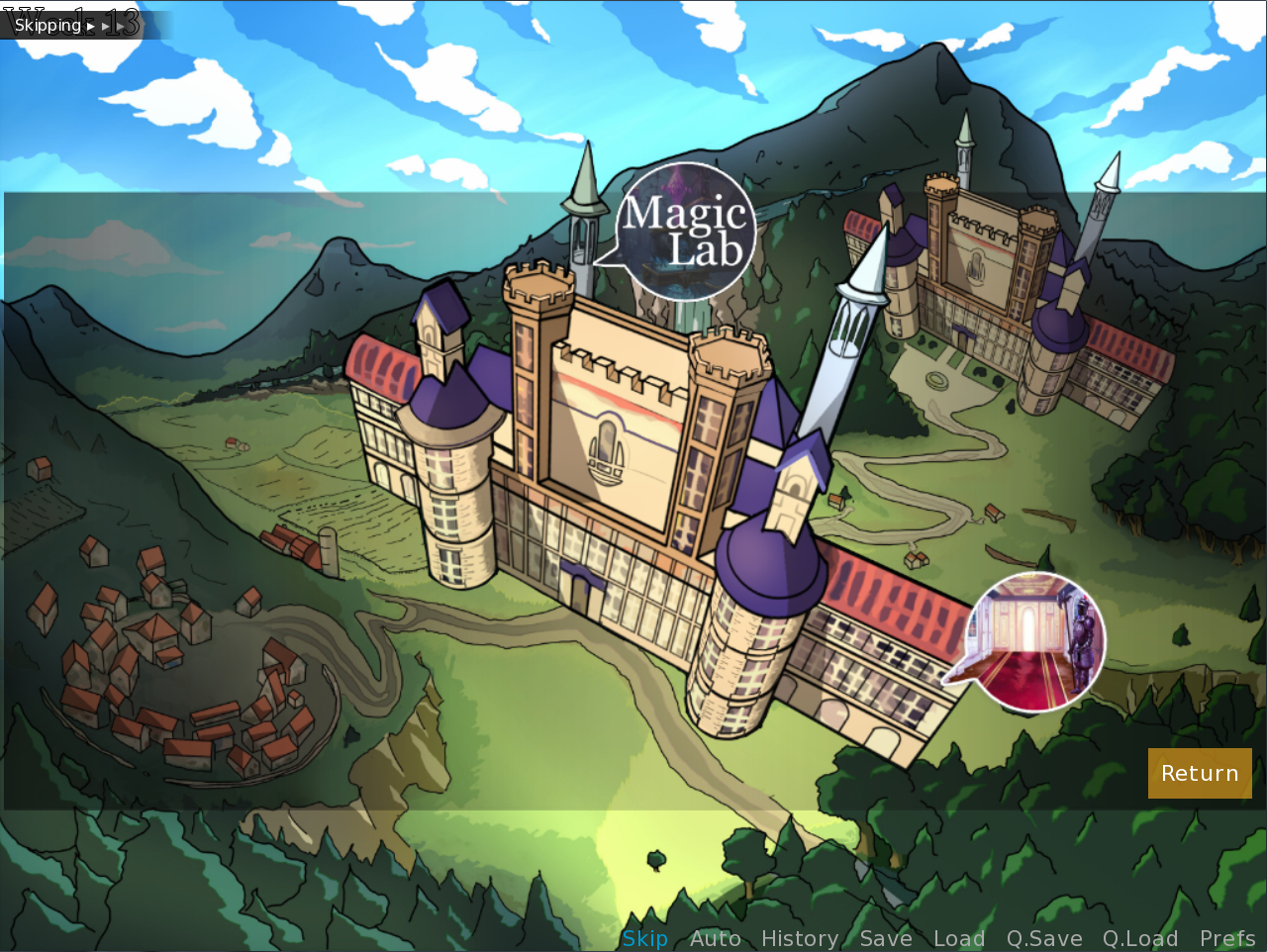Image resolution: width=1267 pixels, height=952 pixels.
Task: Perform a Q.Save quick save
Action: pos(1043,938)
